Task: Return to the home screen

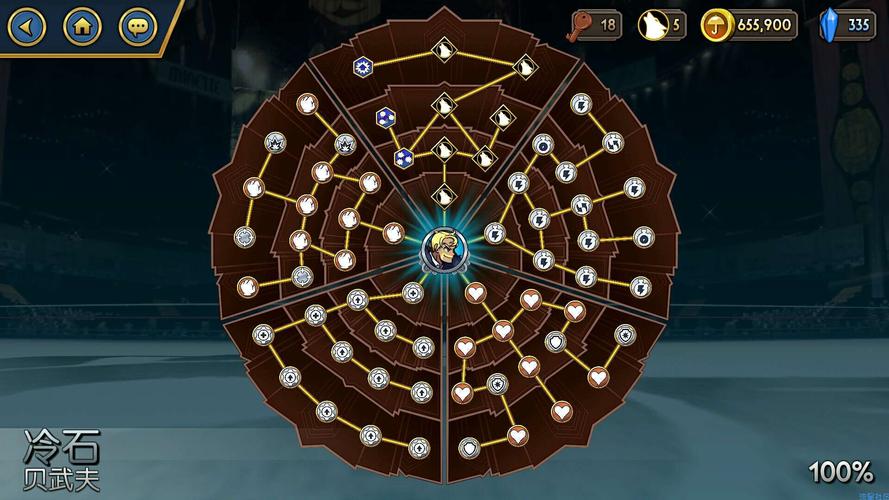Action: coord(83,26)
